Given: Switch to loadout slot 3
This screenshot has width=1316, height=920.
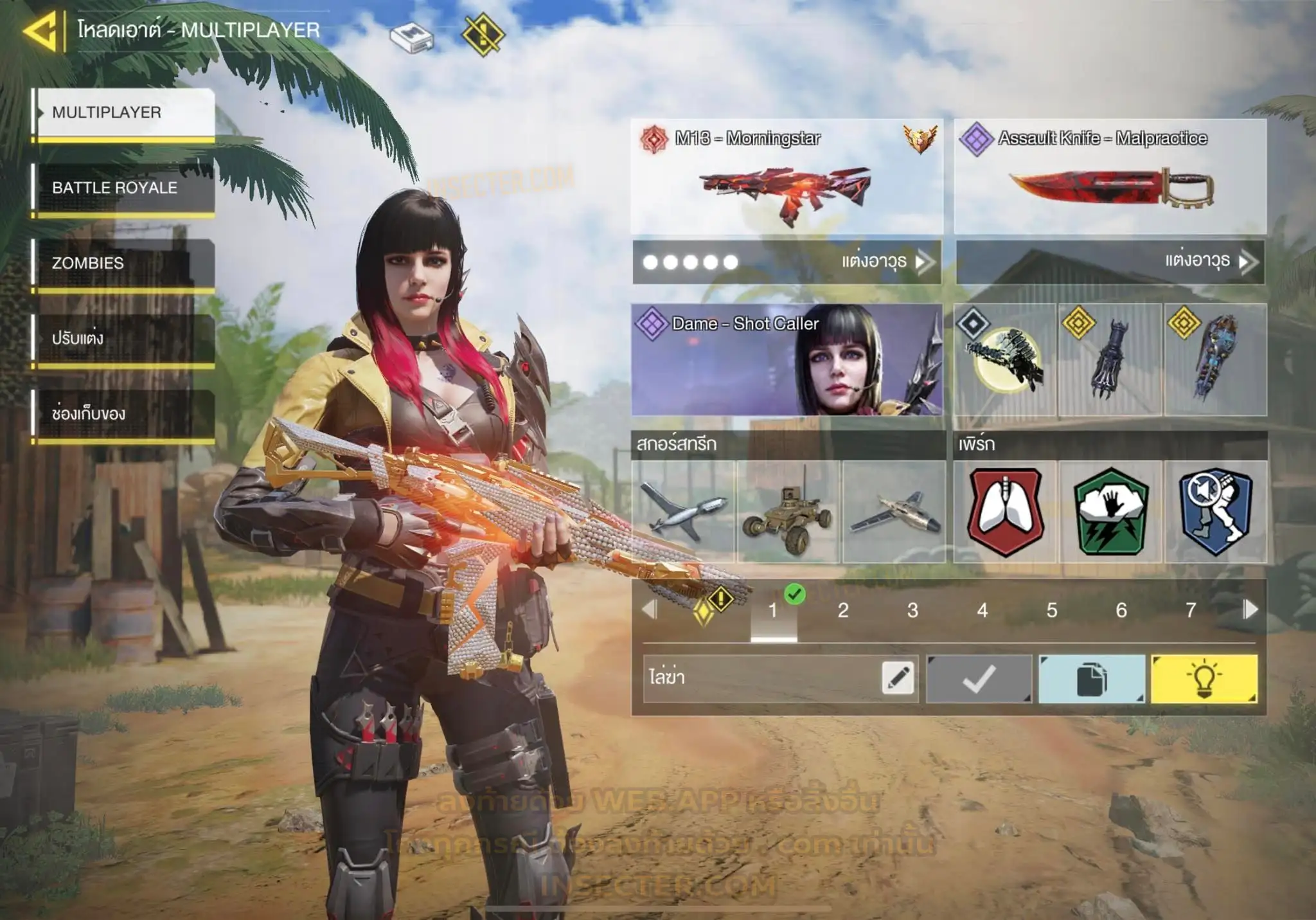Looking at the screenshot, I should pyautogui.click(x=912, y=610).
